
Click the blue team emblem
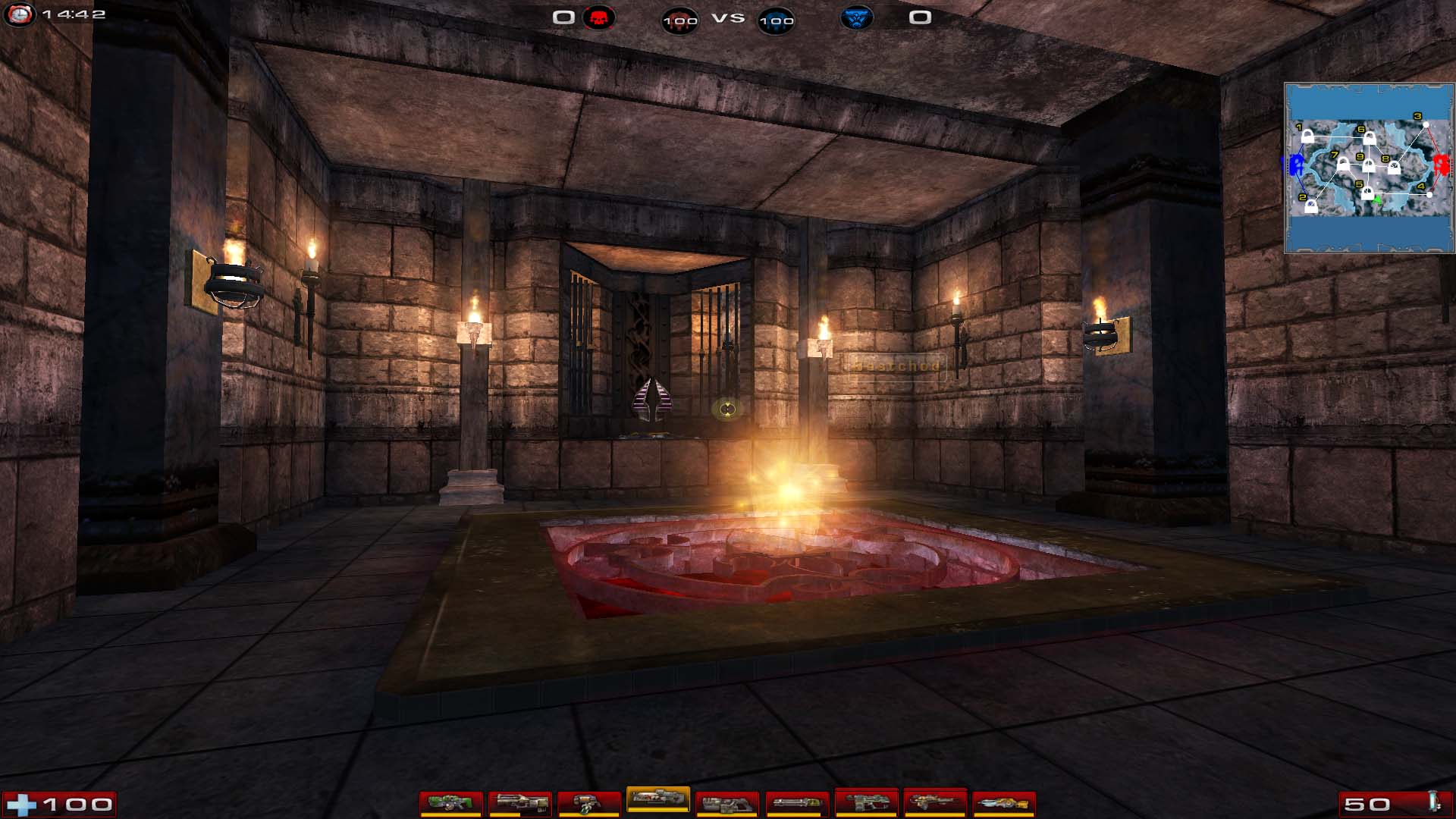click(x=856, y=17)
